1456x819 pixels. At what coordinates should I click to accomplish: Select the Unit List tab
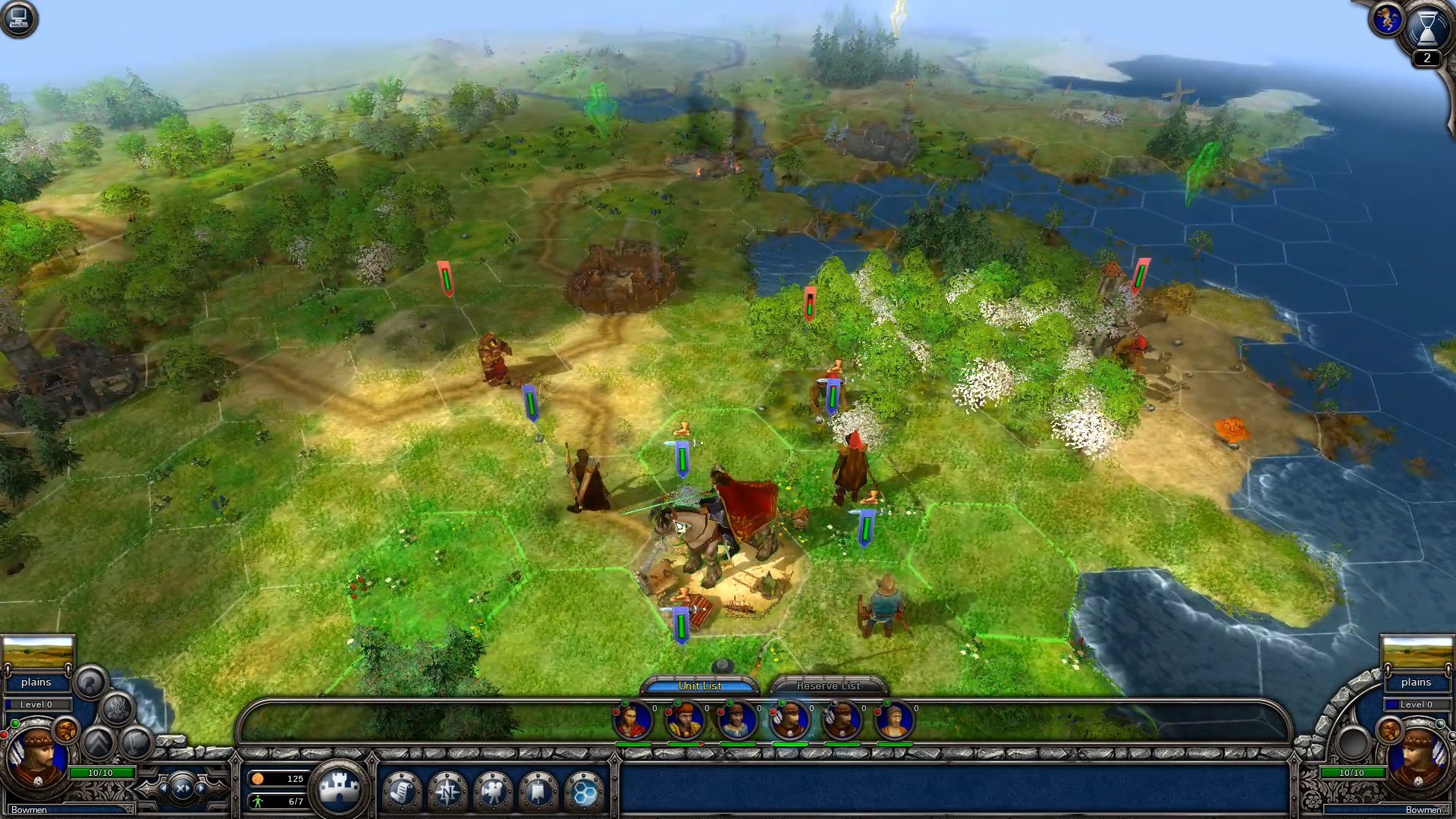click(699, 686)
